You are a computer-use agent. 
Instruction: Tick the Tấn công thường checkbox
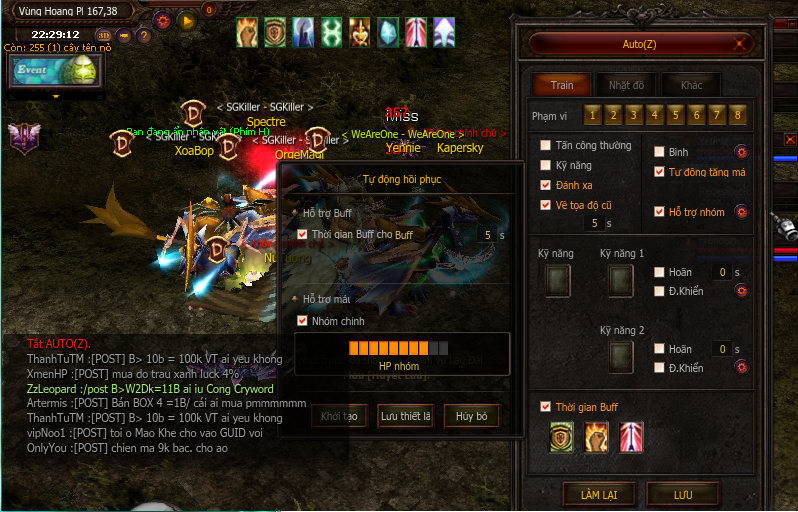(x=545, y=145)
